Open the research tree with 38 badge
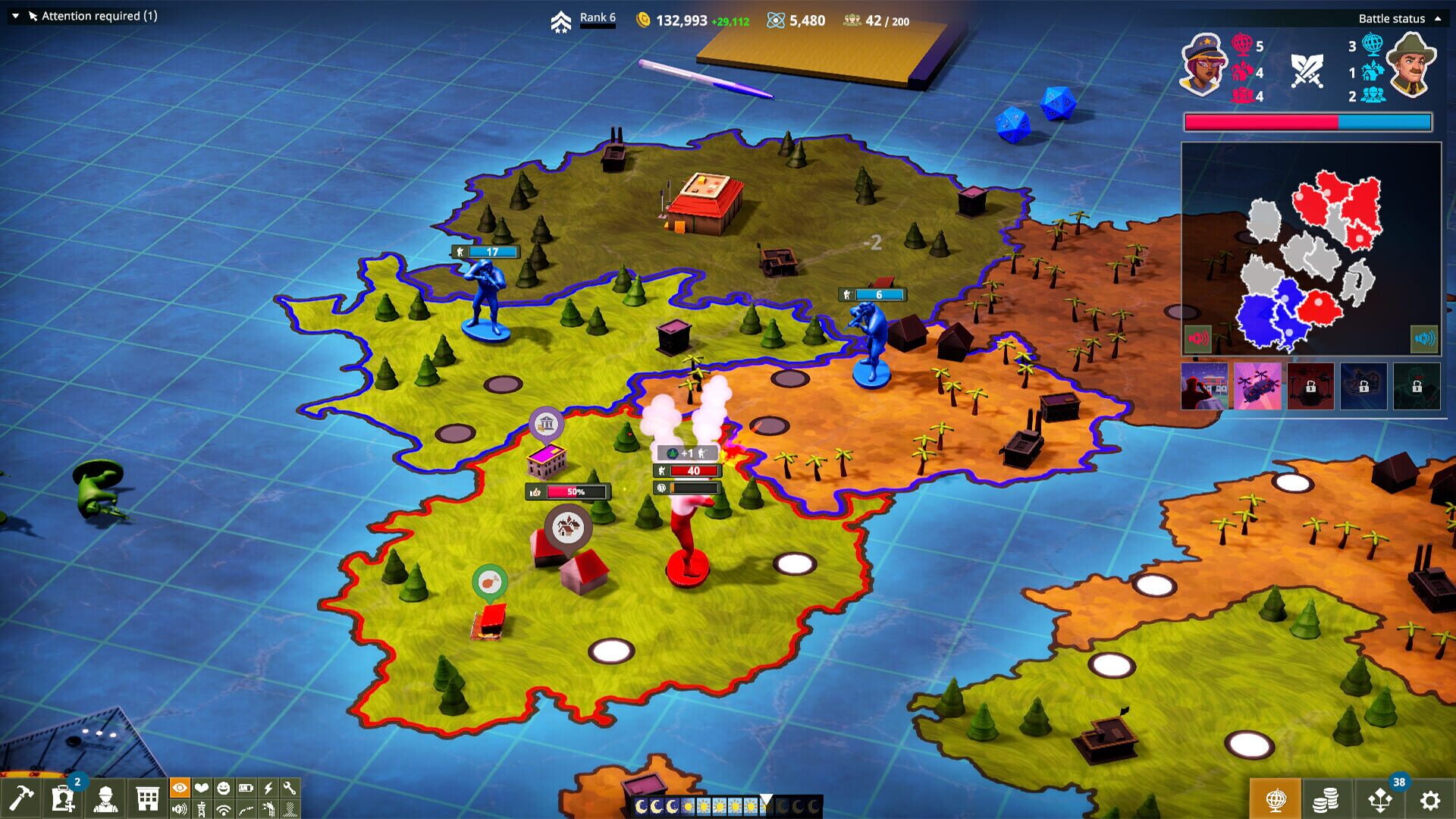The width and height of the screenshot is (1456, 819). pos(1380,799)
